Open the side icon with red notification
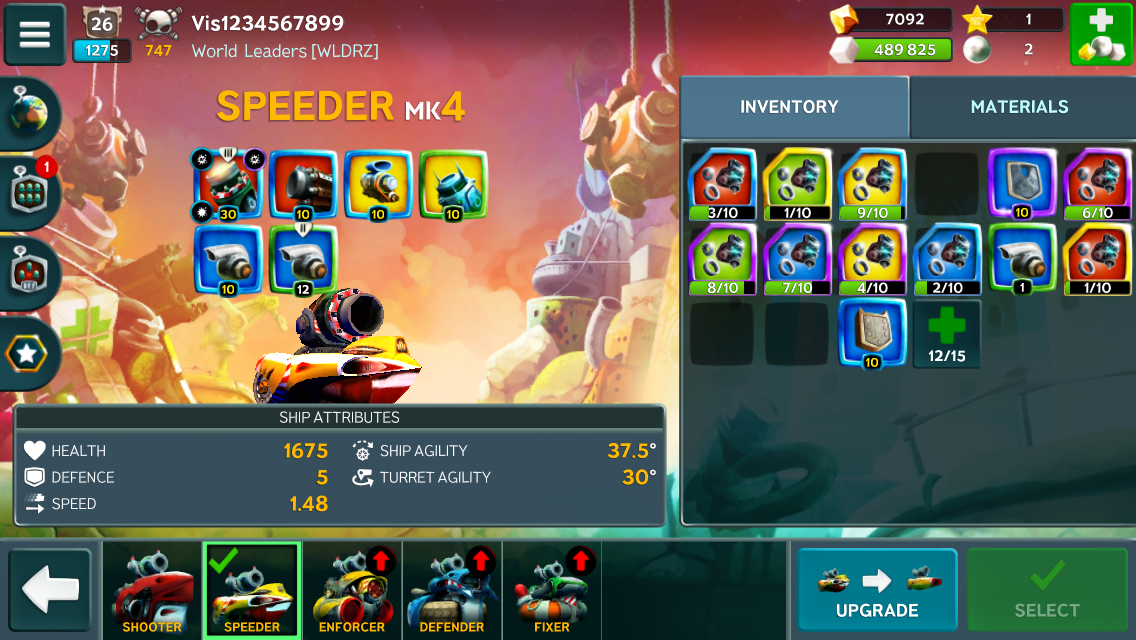The height and width of the screenshot is (640, 1136). (x=30, y=193)
